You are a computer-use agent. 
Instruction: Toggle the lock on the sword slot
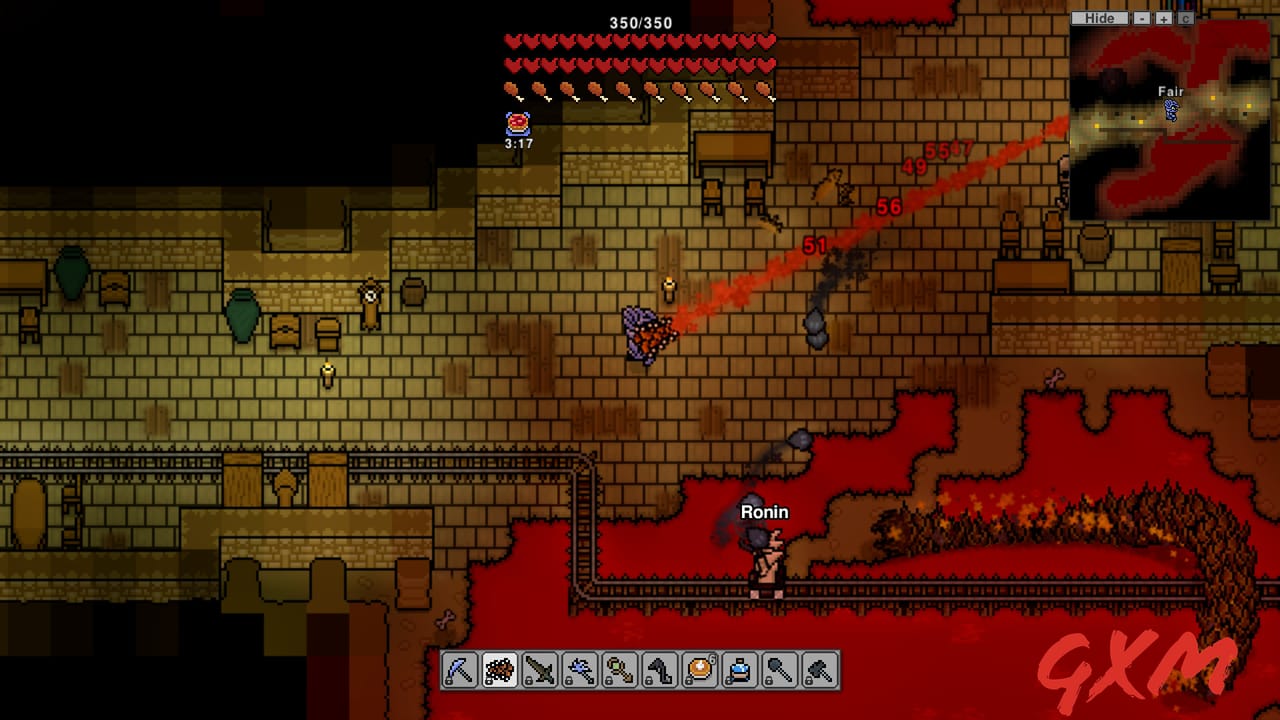tap(529, 682)
